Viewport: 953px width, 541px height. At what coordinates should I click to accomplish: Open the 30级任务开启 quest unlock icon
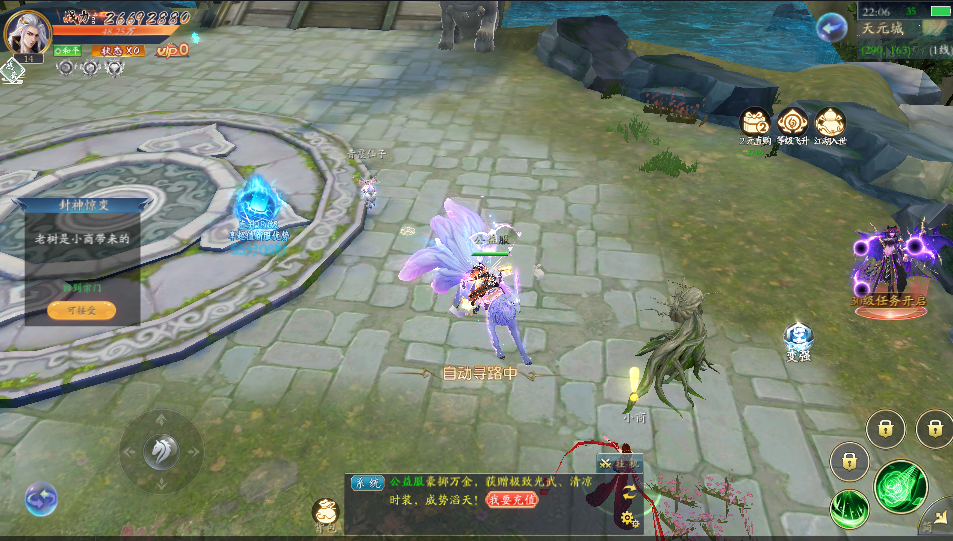coord(890,272)
